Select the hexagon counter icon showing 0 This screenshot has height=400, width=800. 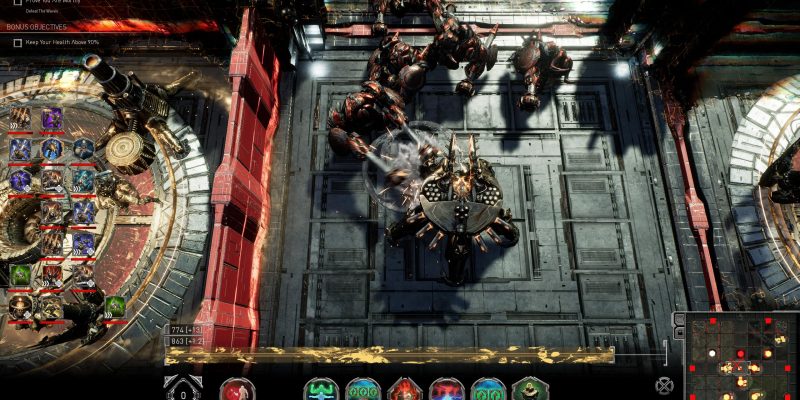[x=184, y=389]
